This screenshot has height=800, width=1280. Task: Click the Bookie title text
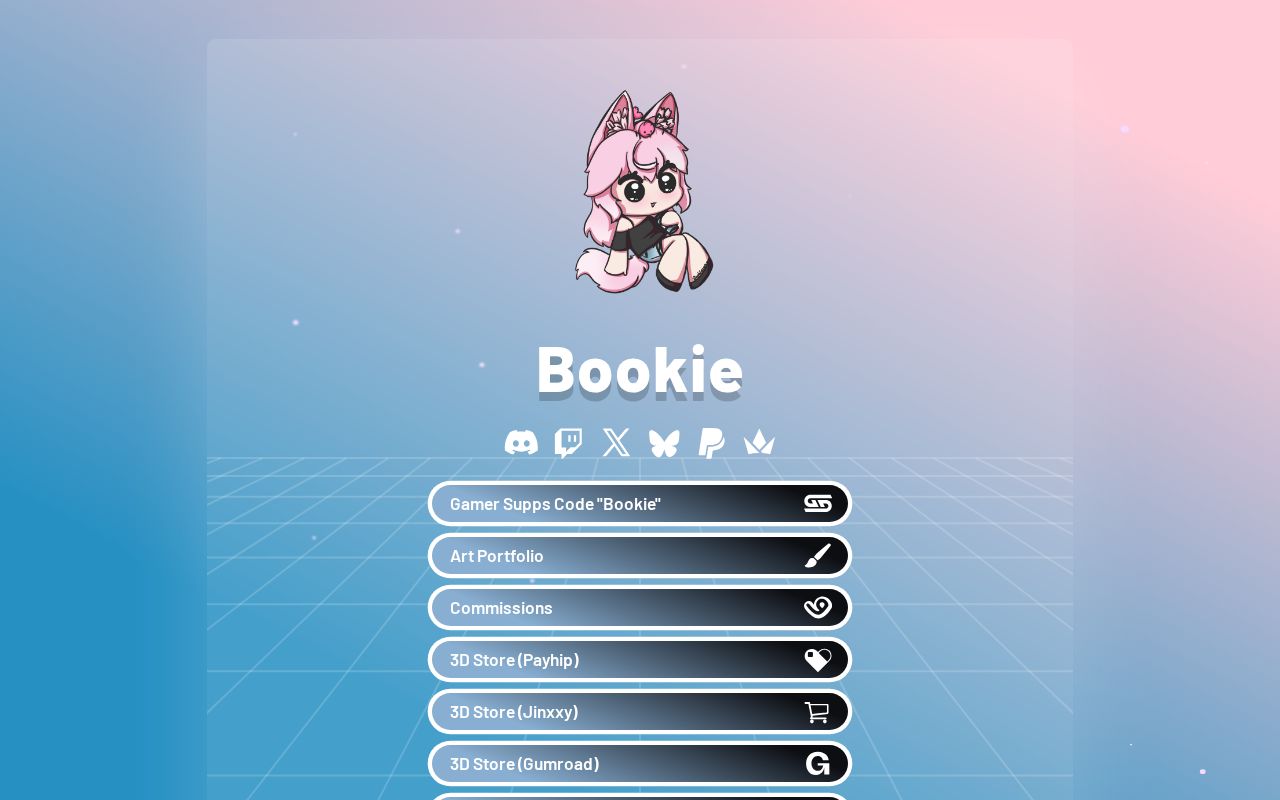(x=640, y=369)
